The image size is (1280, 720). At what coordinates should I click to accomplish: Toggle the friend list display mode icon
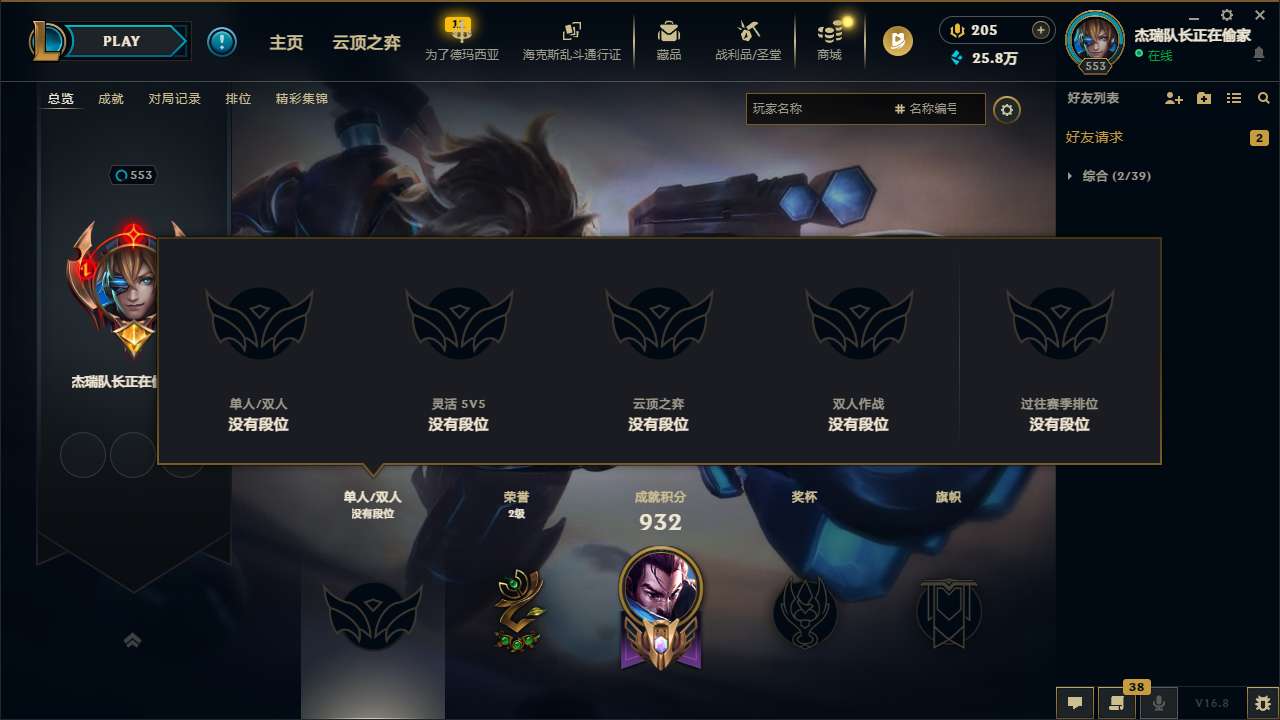(1234, 98)
